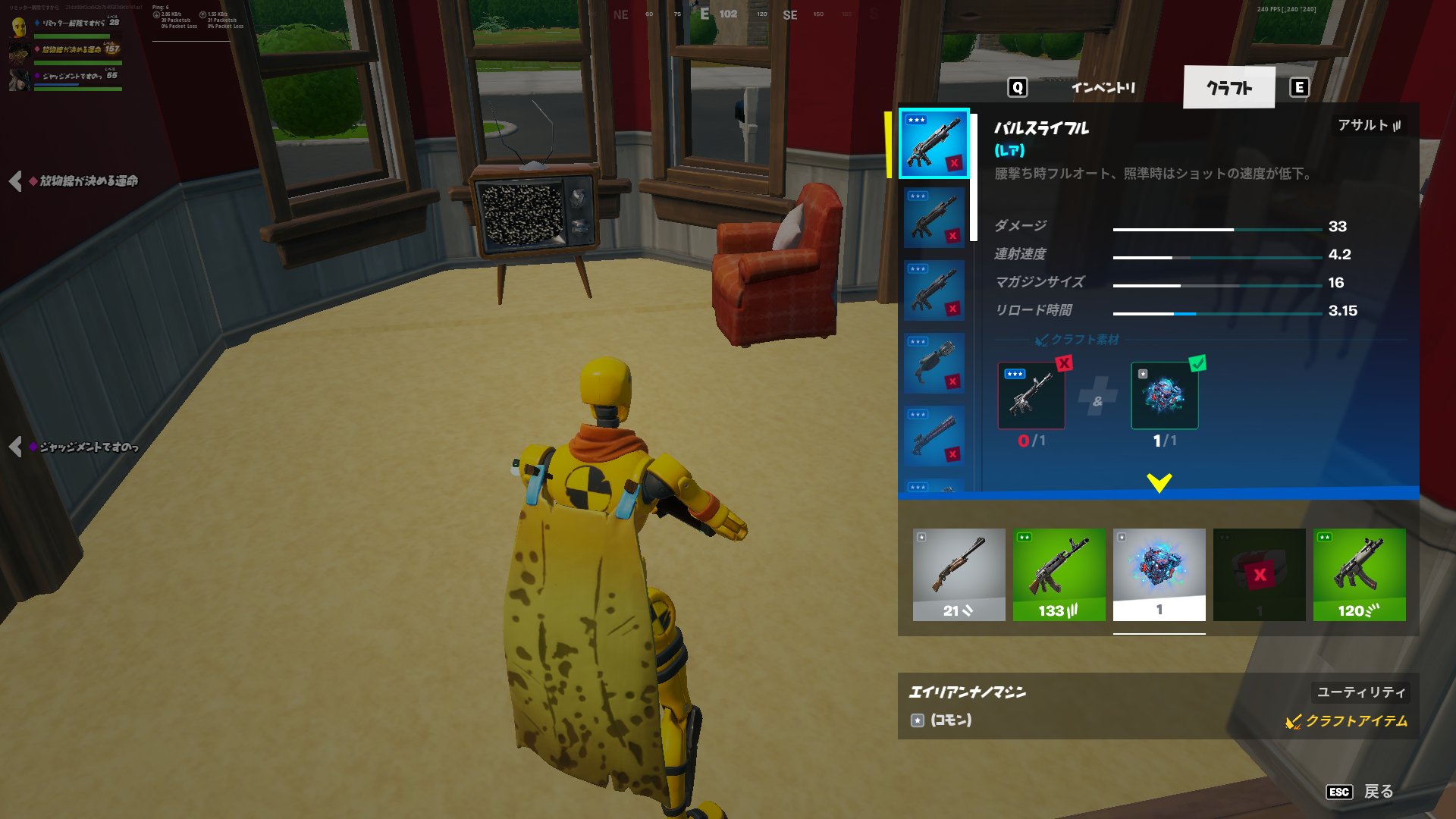Select the second assault rifle in the craft list
1456x819 pixels.
click(934, 216)
